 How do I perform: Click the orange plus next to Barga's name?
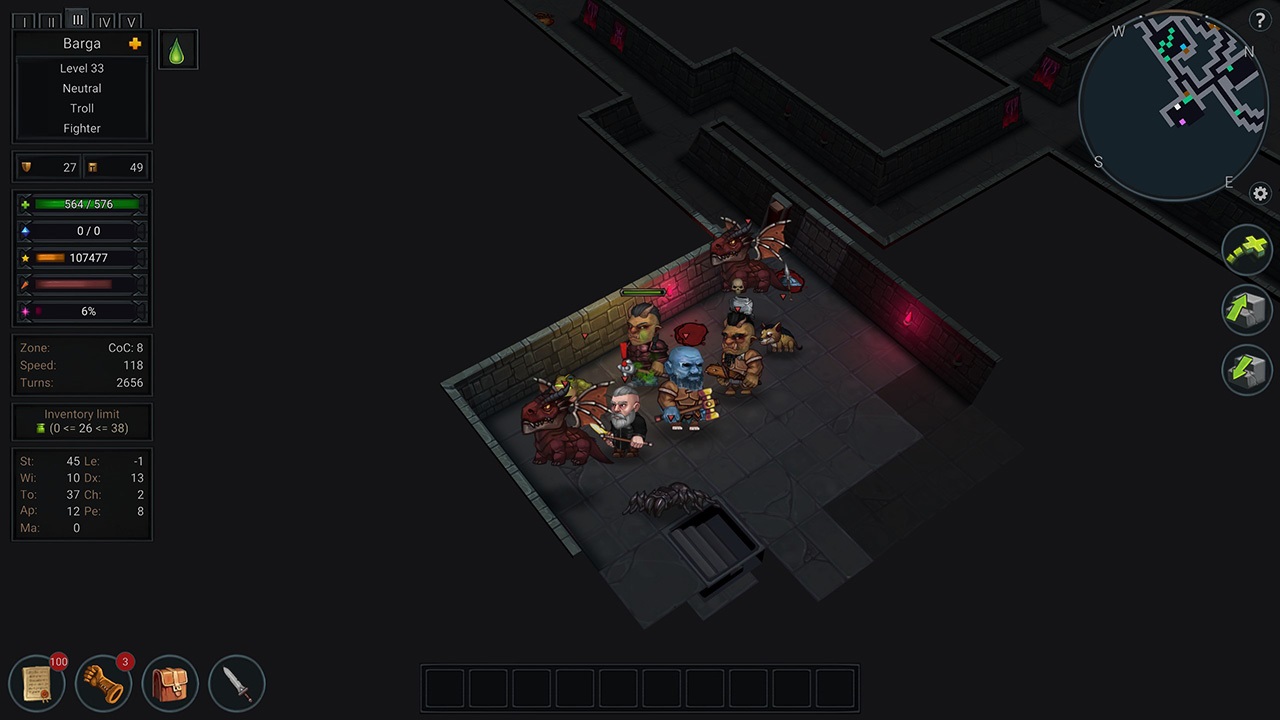tap(135, 44)
